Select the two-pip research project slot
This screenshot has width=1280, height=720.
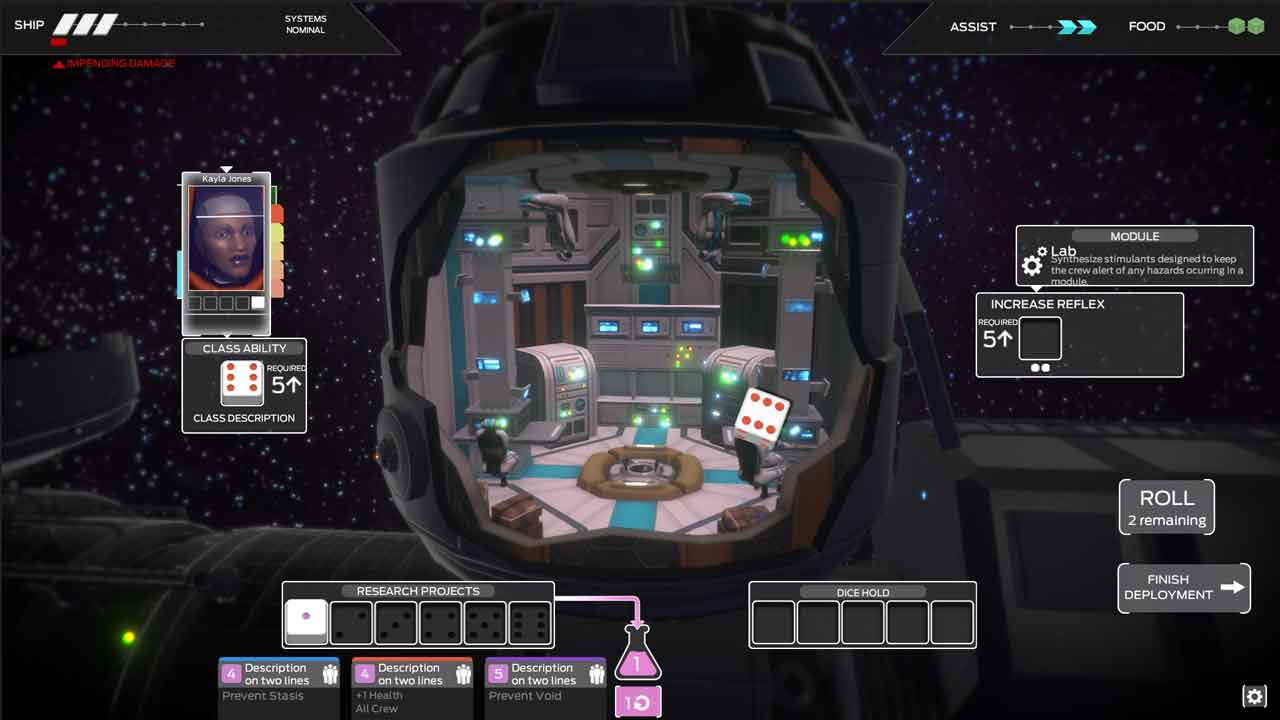(351, 623)
